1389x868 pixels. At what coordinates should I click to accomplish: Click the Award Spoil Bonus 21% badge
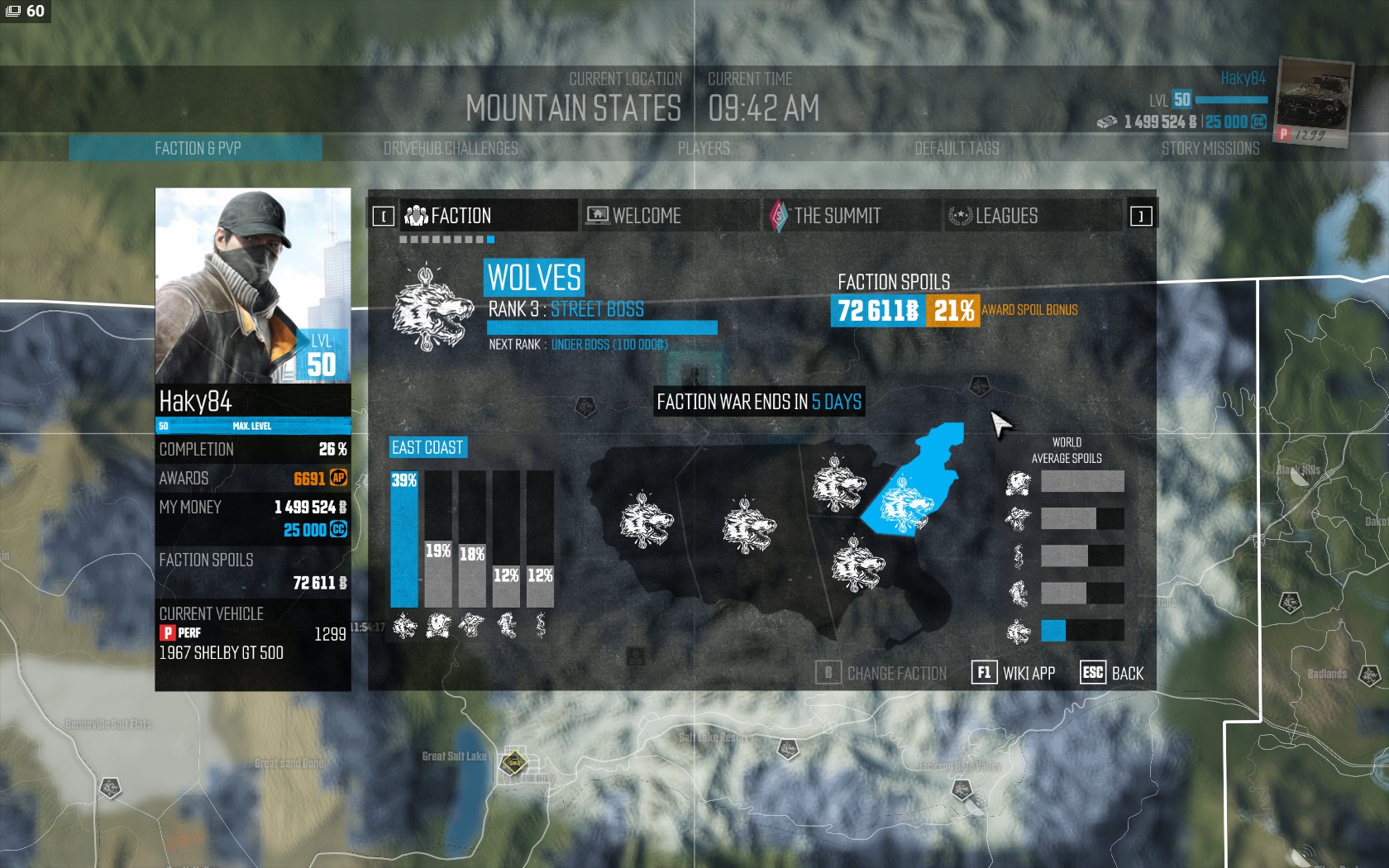(x=952, y=311)
